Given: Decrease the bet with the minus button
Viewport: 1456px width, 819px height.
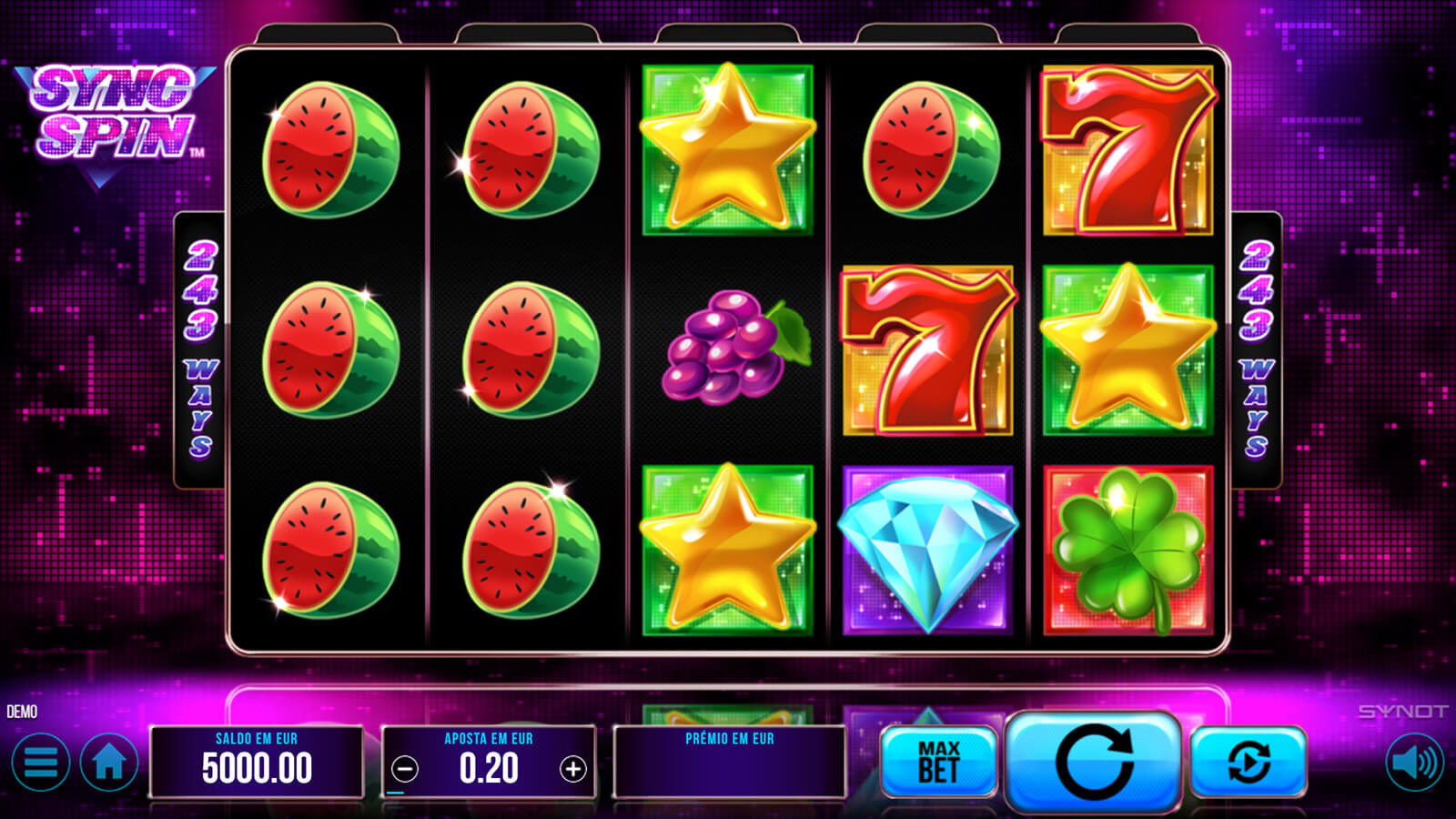Looking at the screenshot, I should 405,770.
